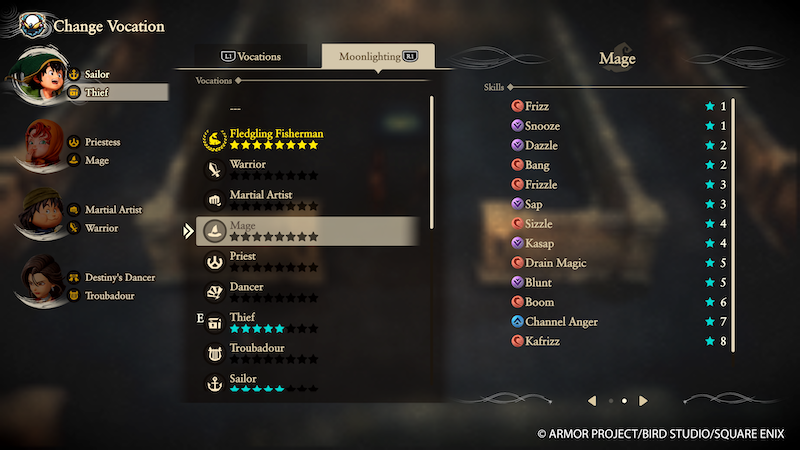Click the right arrow to next skills page
800x450 pixels.
tap(644, 401)
